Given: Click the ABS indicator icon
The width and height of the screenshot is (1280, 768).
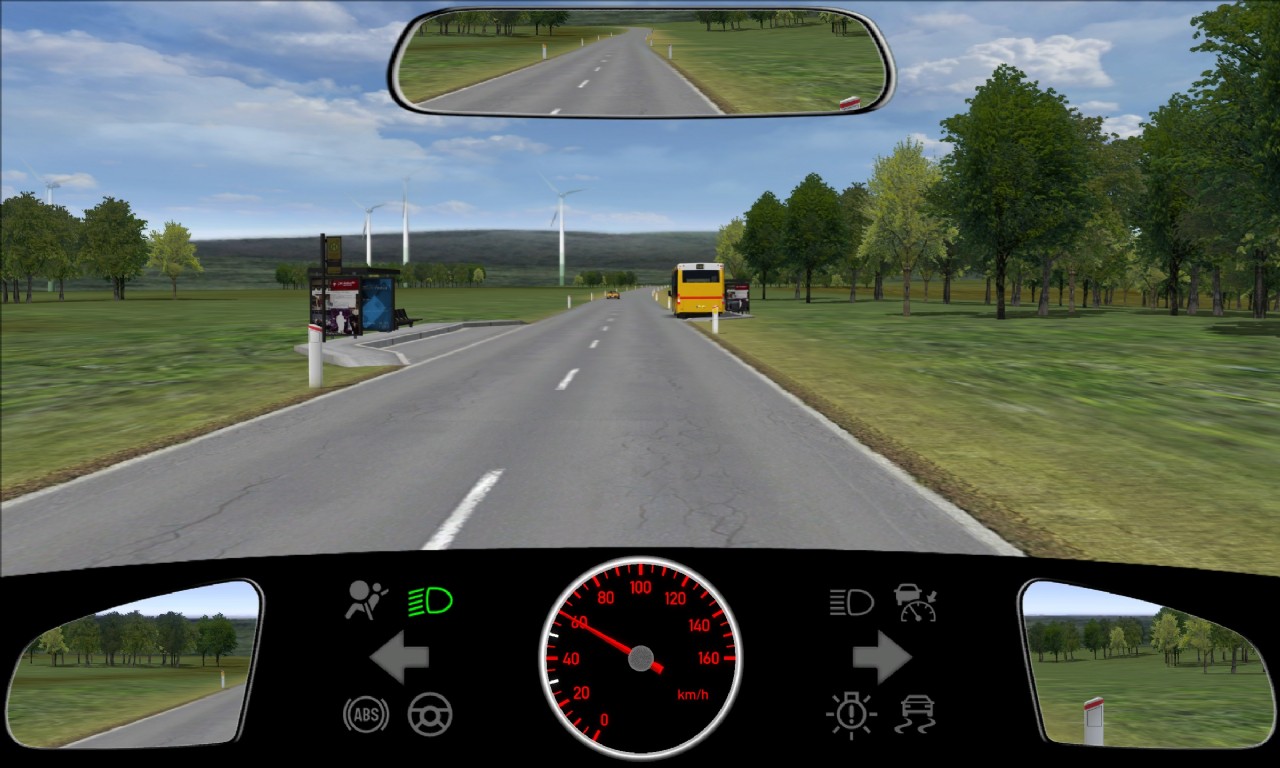Looking at the screenshot, I should pos(366,714).
